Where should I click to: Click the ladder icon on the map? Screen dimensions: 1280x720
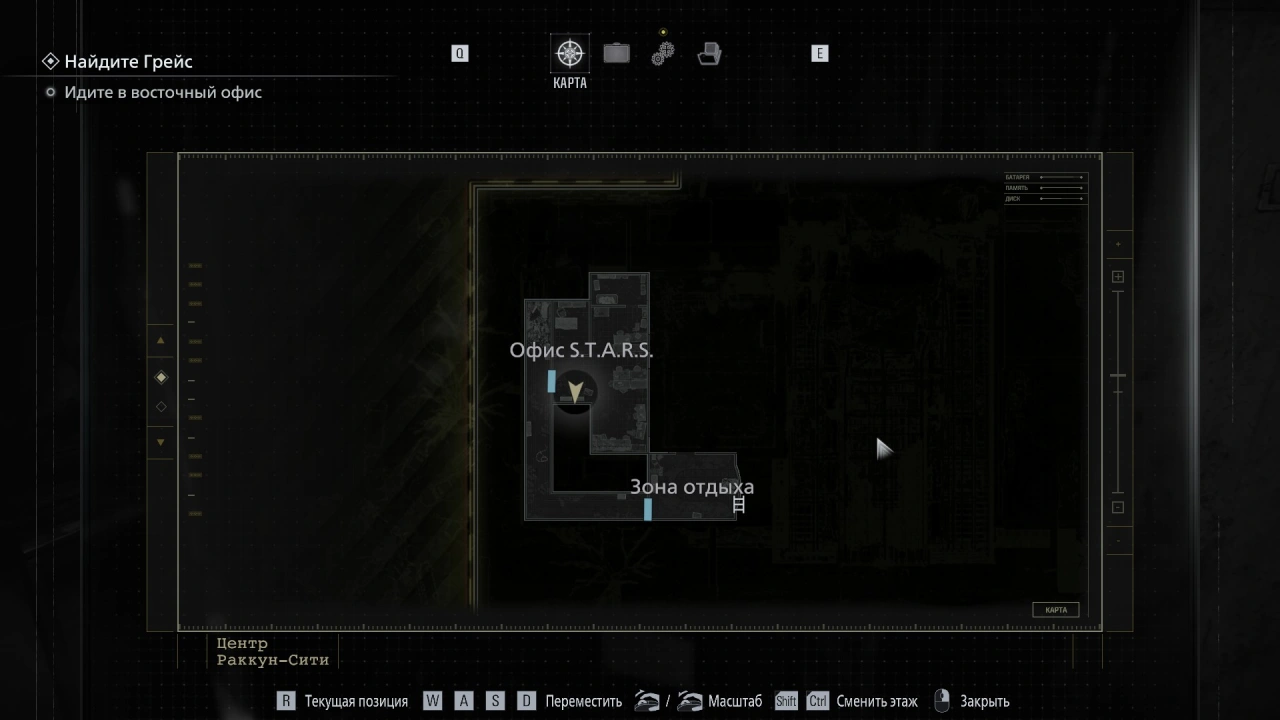tap(739, 505)
